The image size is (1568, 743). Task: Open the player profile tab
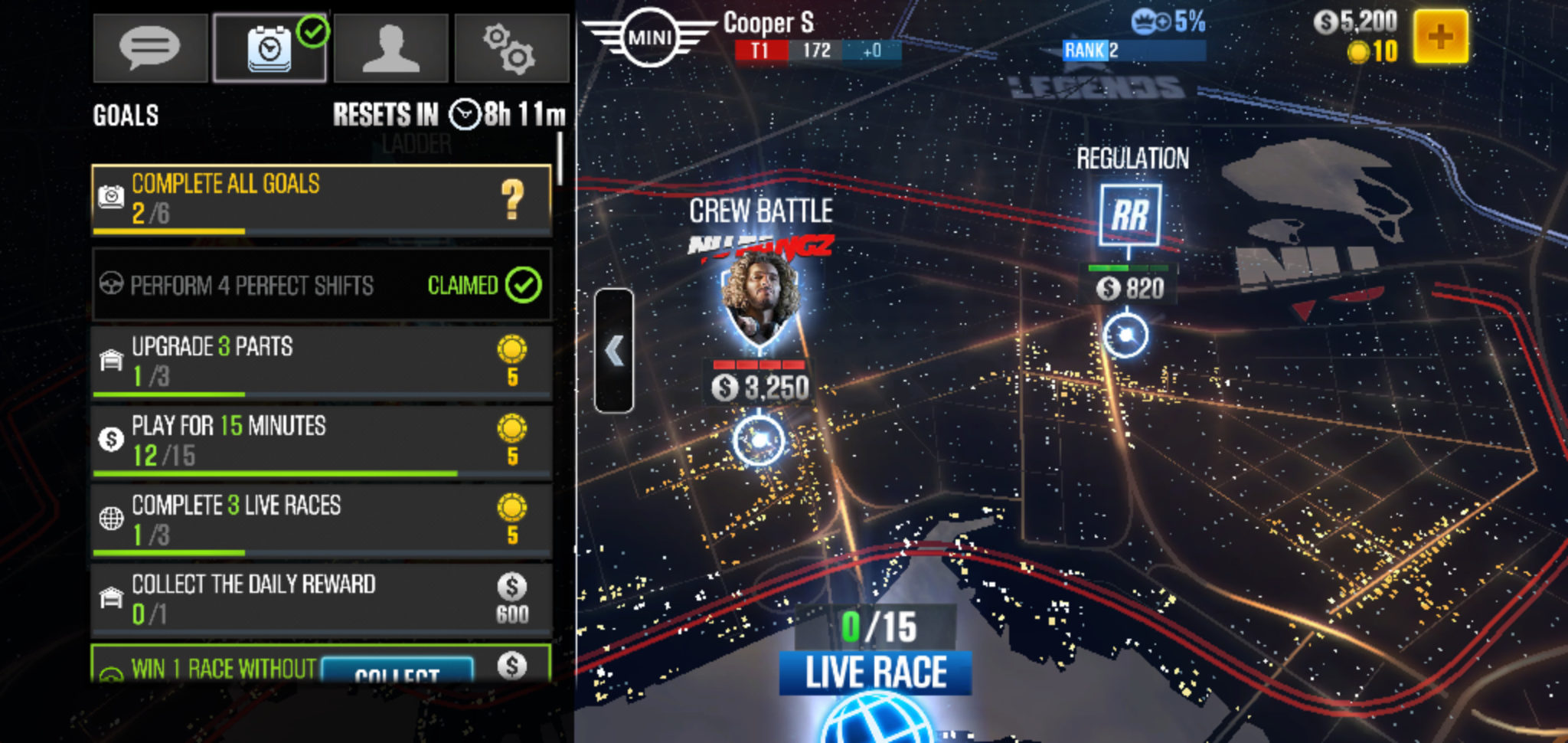point(390,47)
